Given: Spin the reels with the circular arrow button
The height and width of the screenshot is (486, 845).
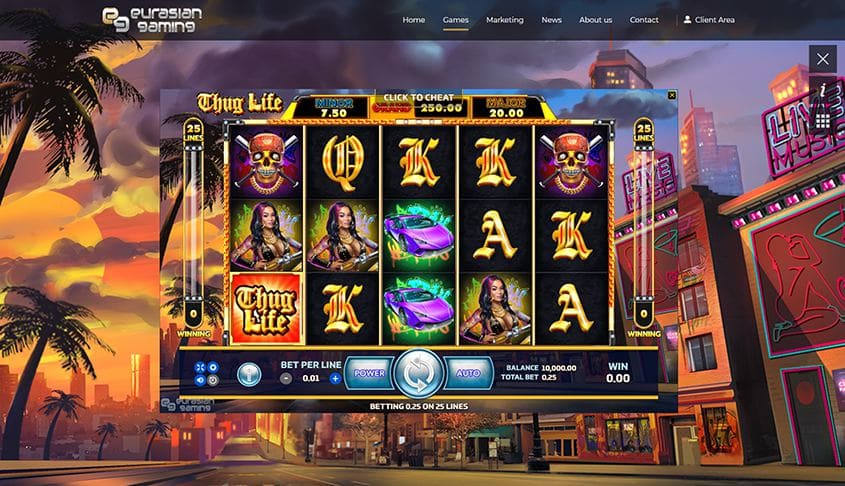Looking at the screenshot, I should pos(418,373).
